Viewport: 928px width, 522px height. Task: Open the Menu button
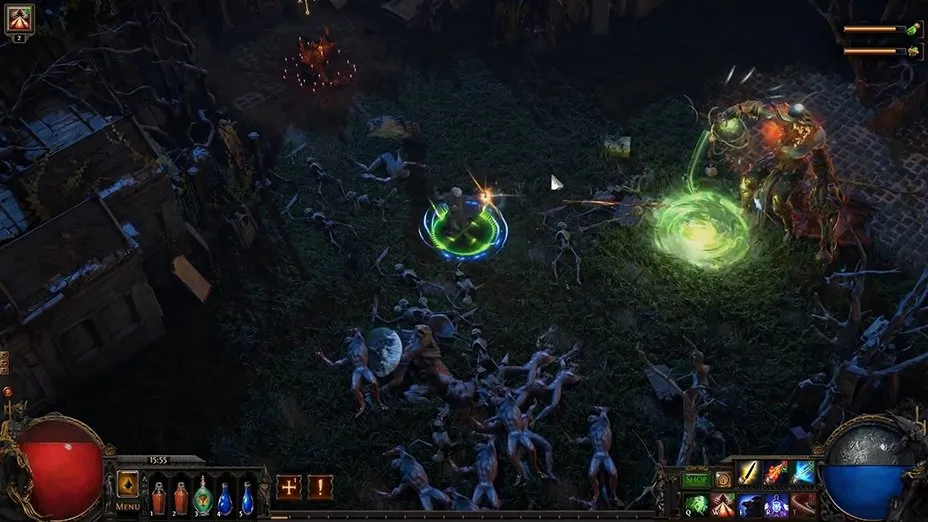pos(128,506)
